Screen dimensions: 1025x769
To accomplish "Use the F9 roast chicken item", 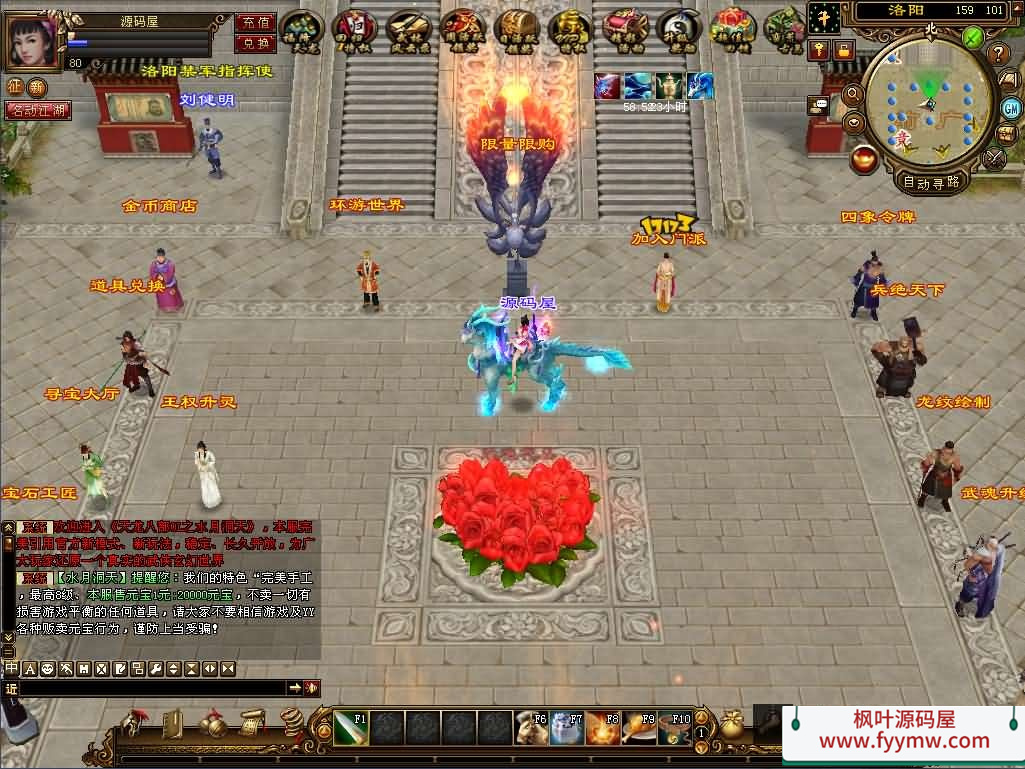I will [638, 728].
